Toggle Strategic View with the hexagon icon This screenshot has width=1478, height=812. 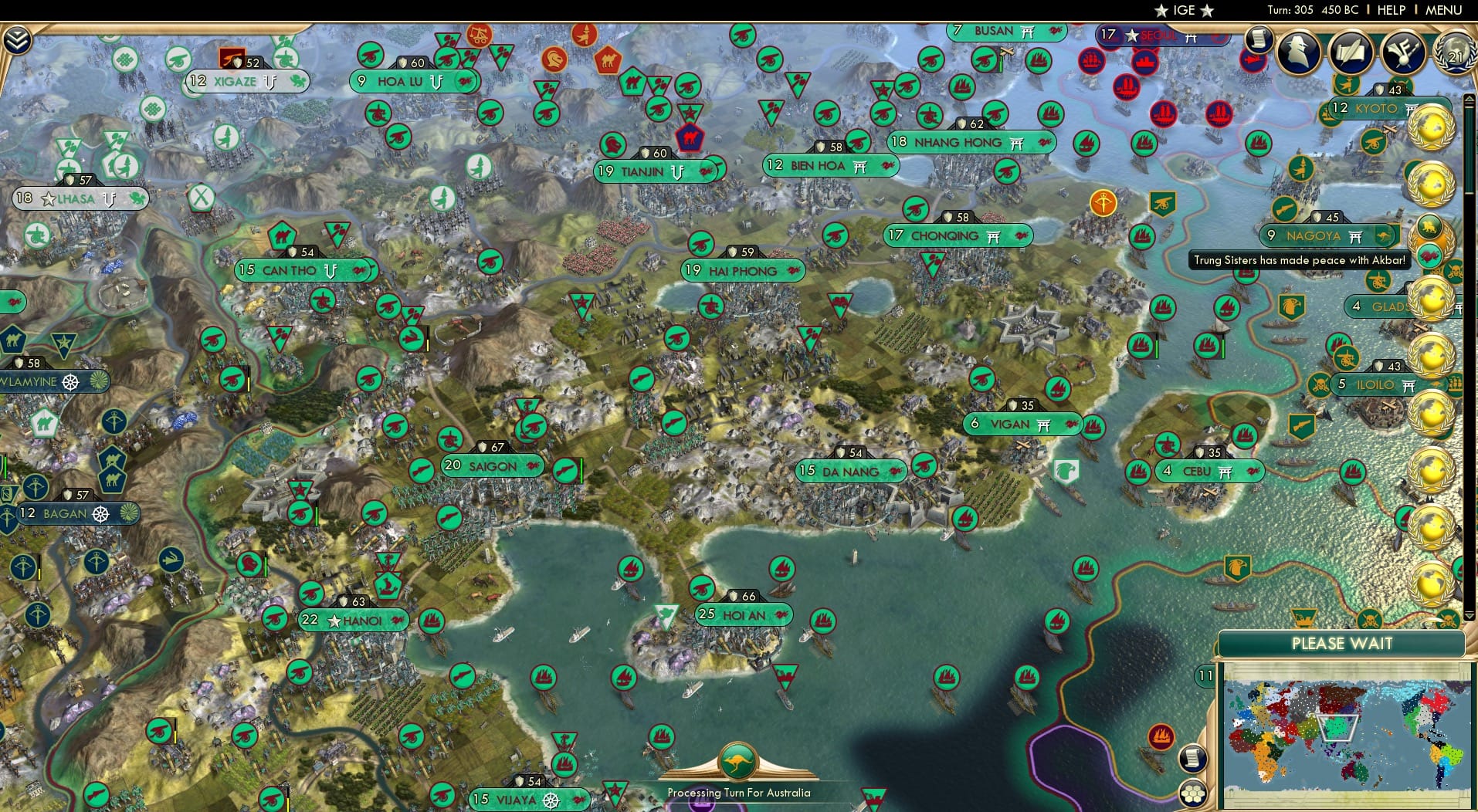[x=1194, y=792]
